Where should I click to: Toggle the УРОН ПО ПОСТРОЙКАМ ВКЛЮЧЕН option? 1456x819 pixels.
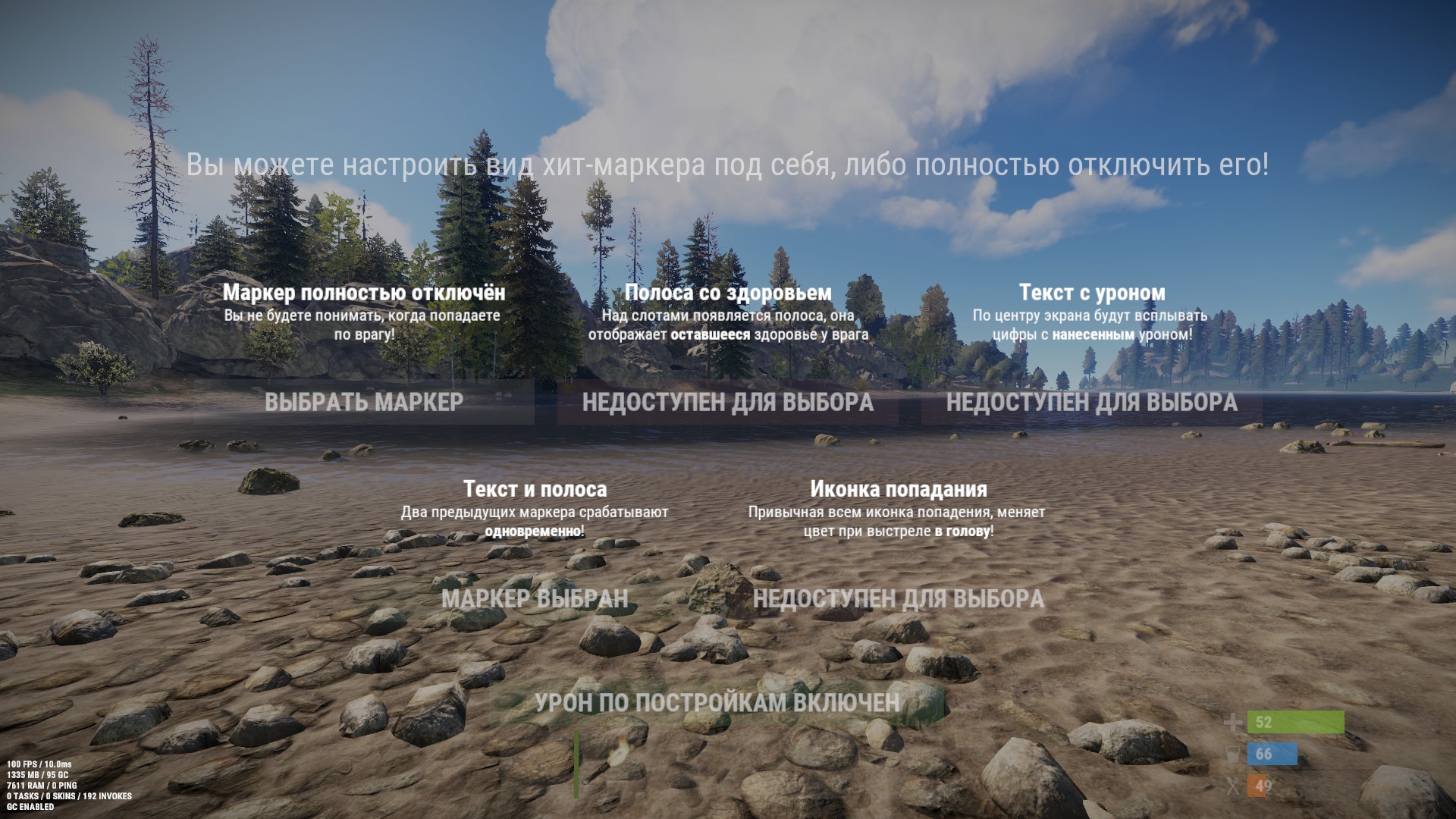point(717,703)
